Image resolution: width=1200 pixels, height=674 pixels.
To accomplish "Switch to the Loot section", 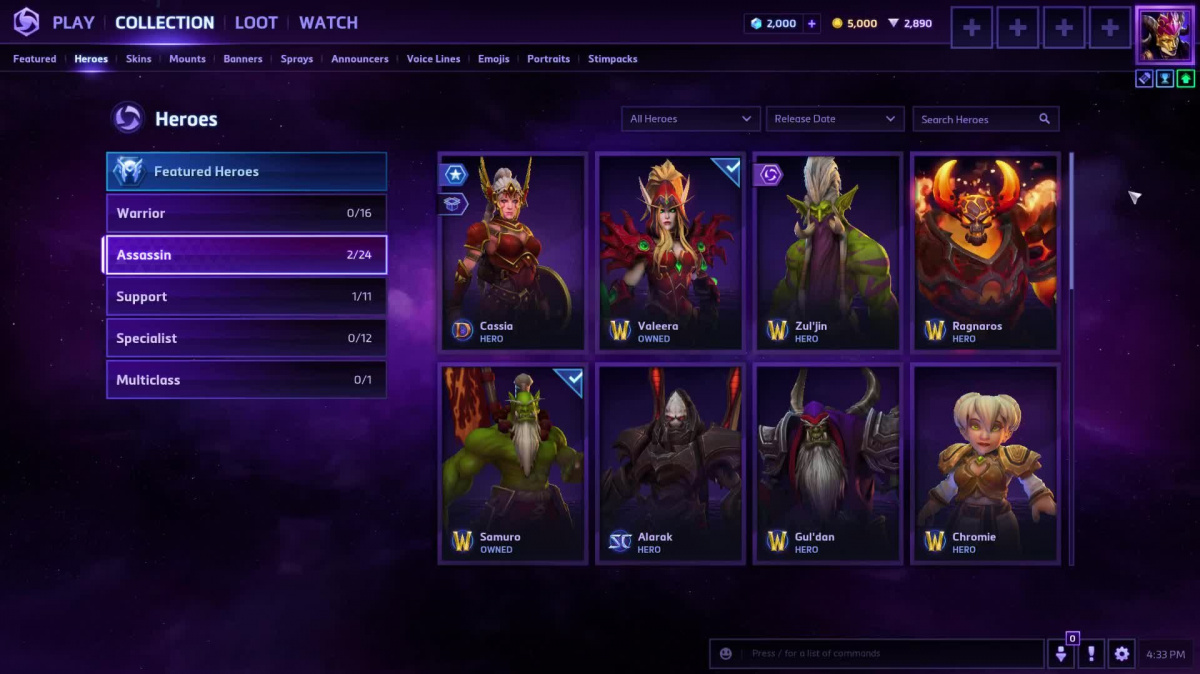I will 256,23.
